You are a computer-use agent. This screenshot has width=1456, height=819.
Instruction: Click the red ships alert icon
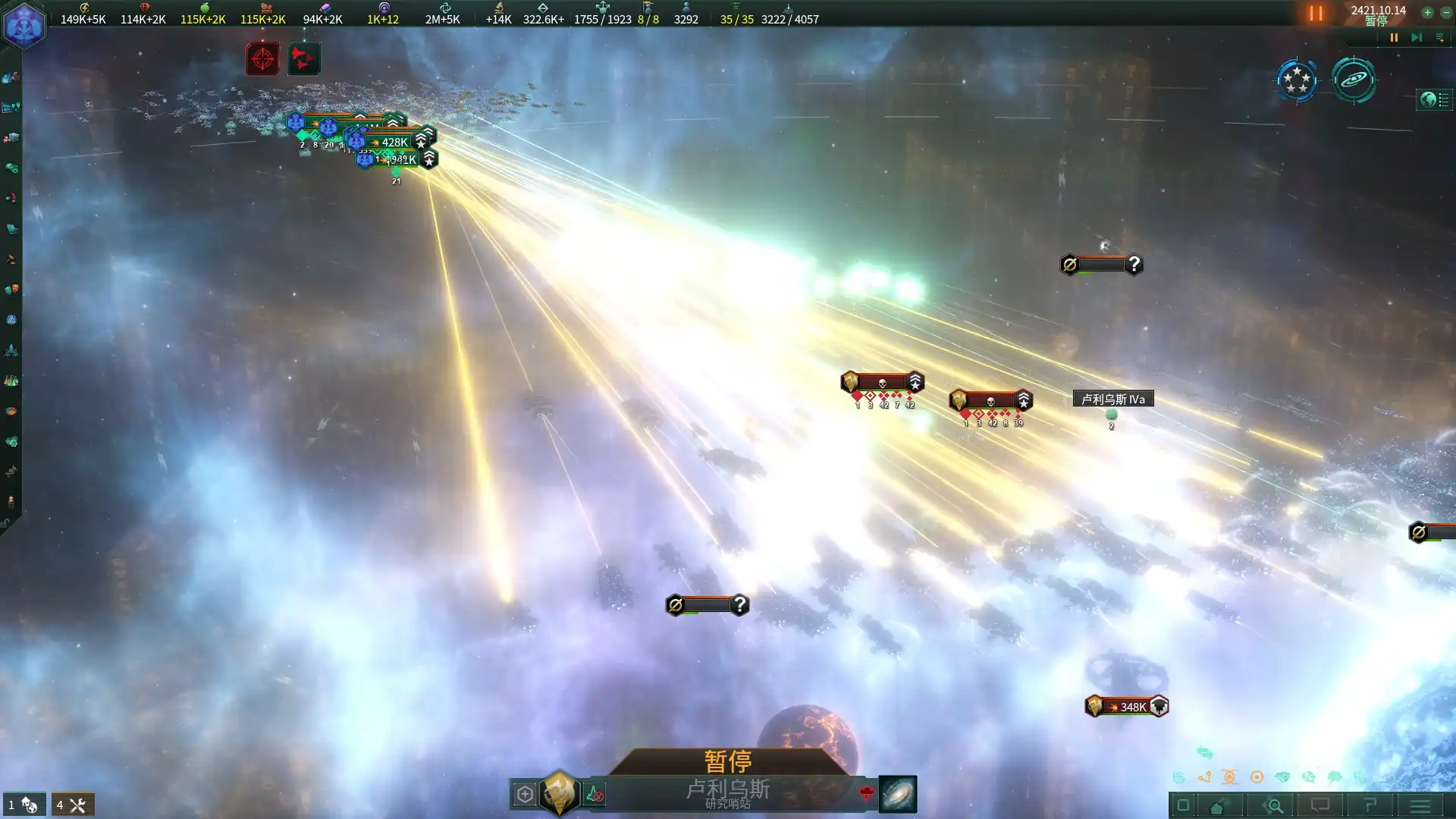(x=303, y=58)
